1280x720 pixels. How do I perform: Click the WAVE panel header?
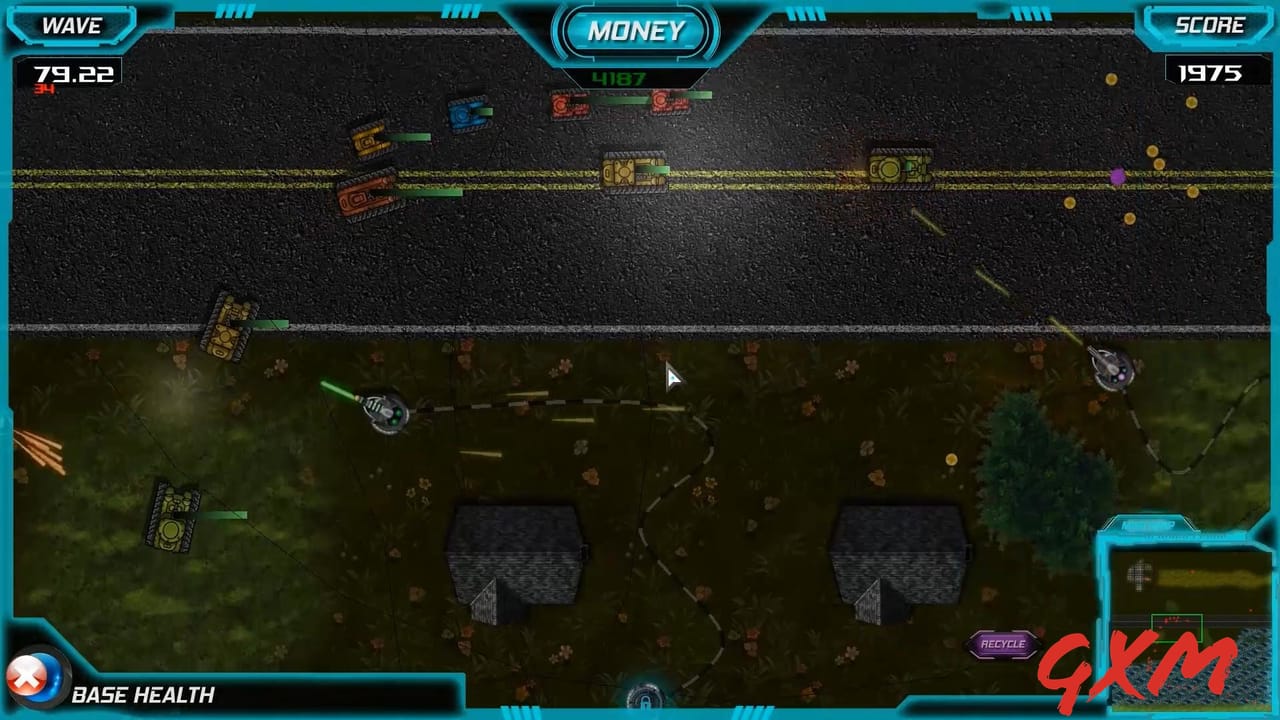[70, 27]
